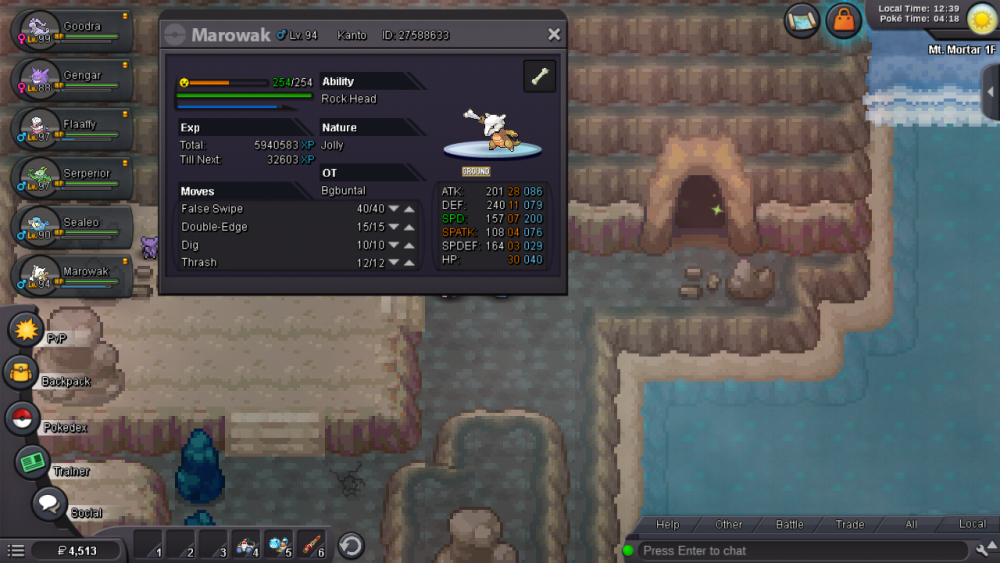
Task: Choose Serperior from the party list
Action: (x=72, y=178)
